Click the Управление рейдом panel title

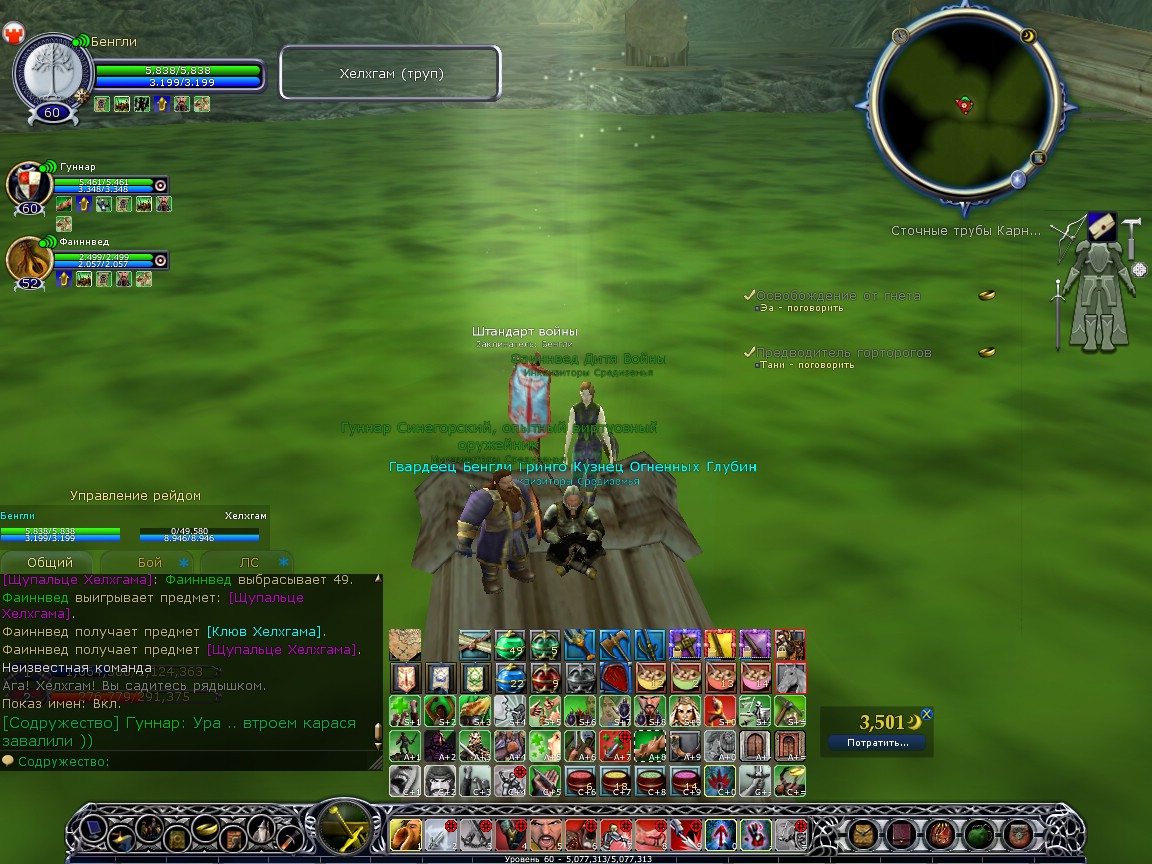point(135,496)
